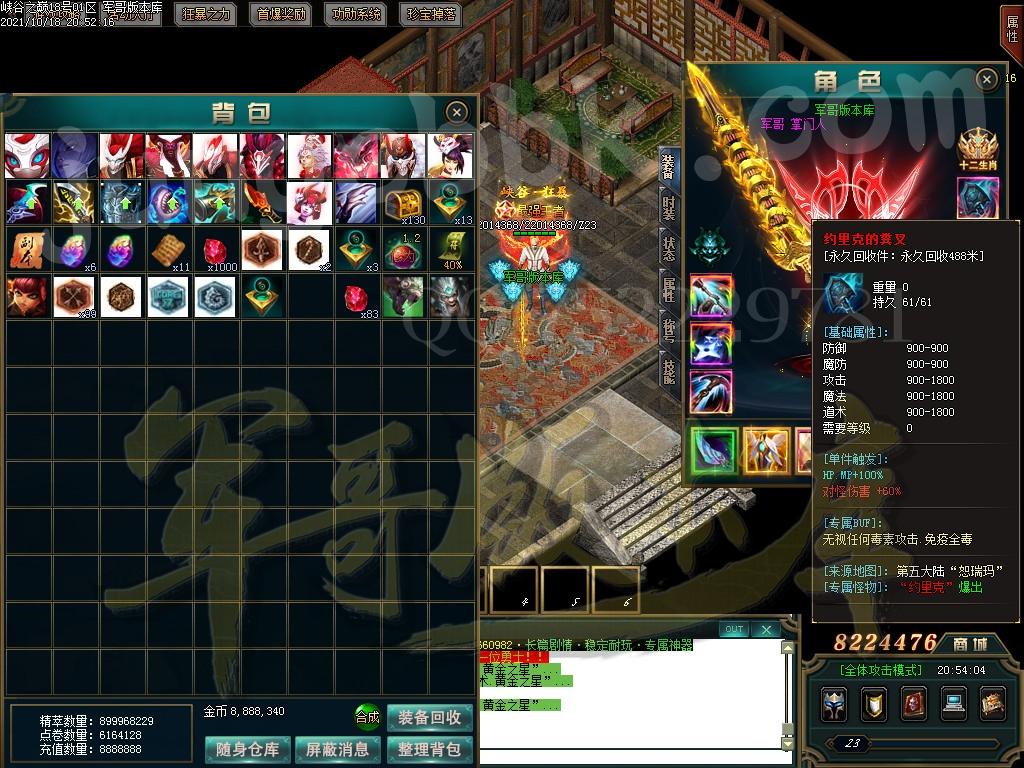This screenshot has height=768, width=1024.
Task: Click the chat window OUT button
Action: click(x=734, y=629)
